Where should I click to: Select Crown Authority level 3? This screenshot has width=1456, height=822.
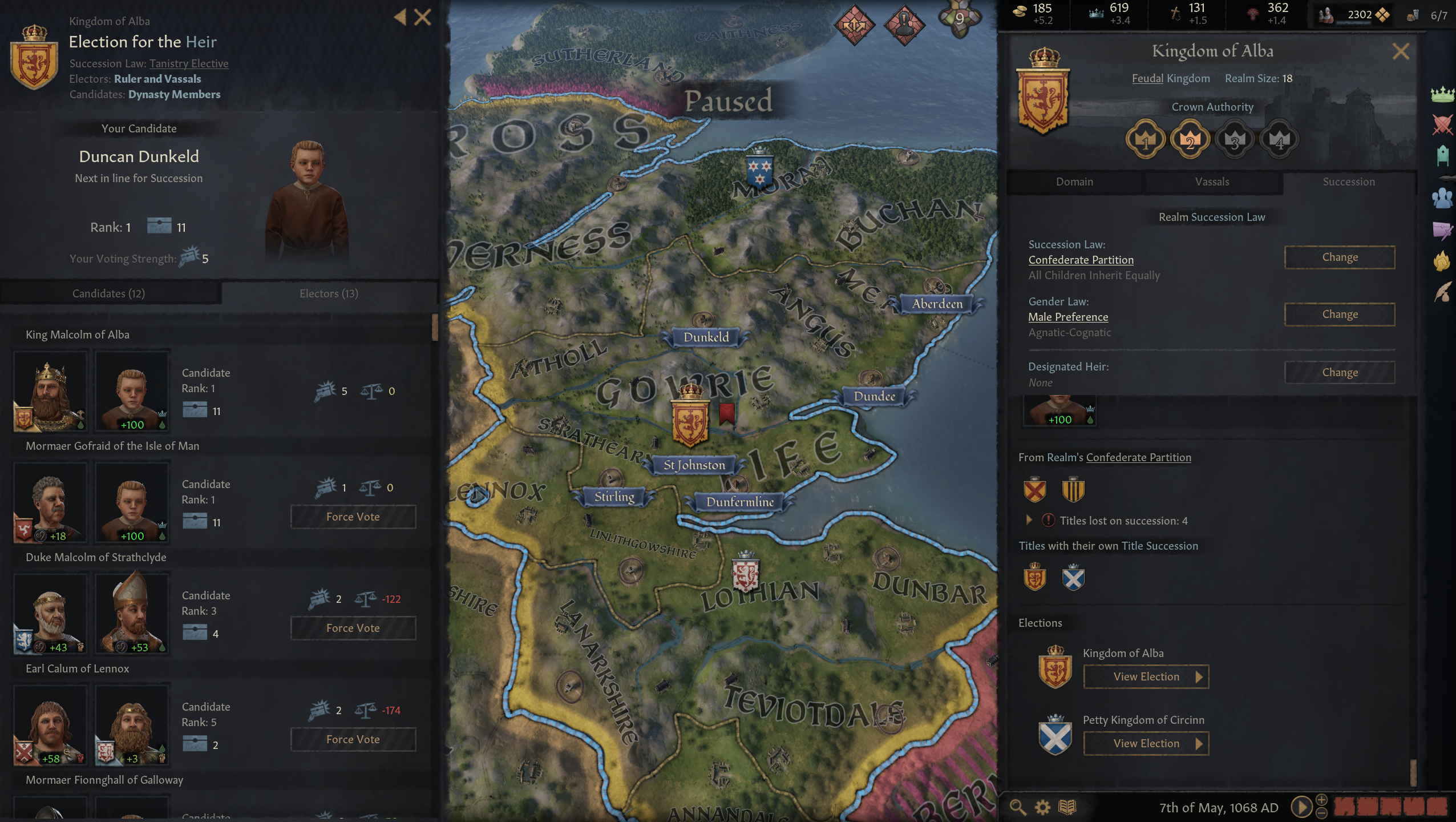[1235, 139]
